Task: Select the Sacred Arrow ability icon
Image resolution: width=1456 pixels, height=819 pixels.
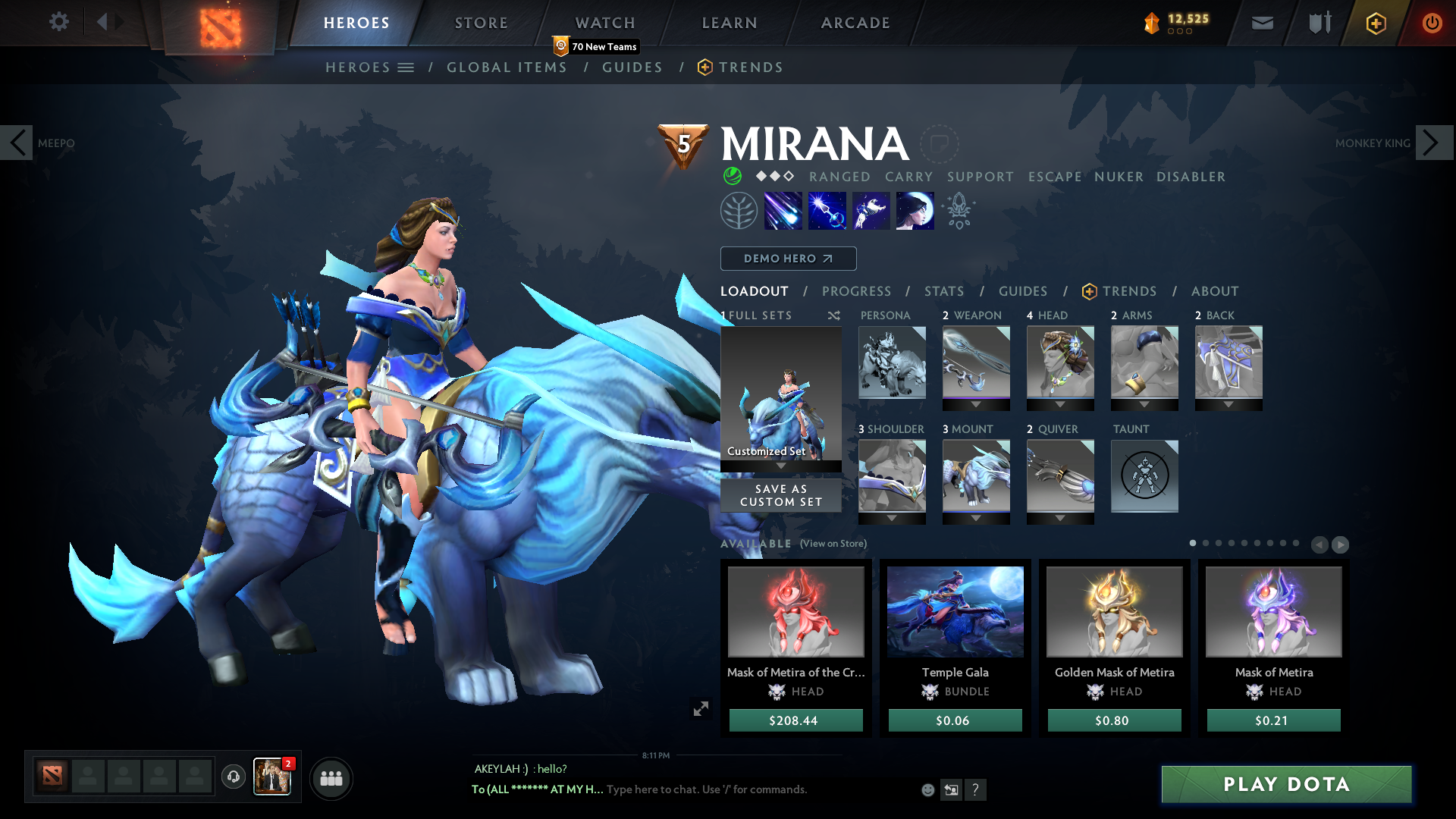Action: click(x=827, y=210)
